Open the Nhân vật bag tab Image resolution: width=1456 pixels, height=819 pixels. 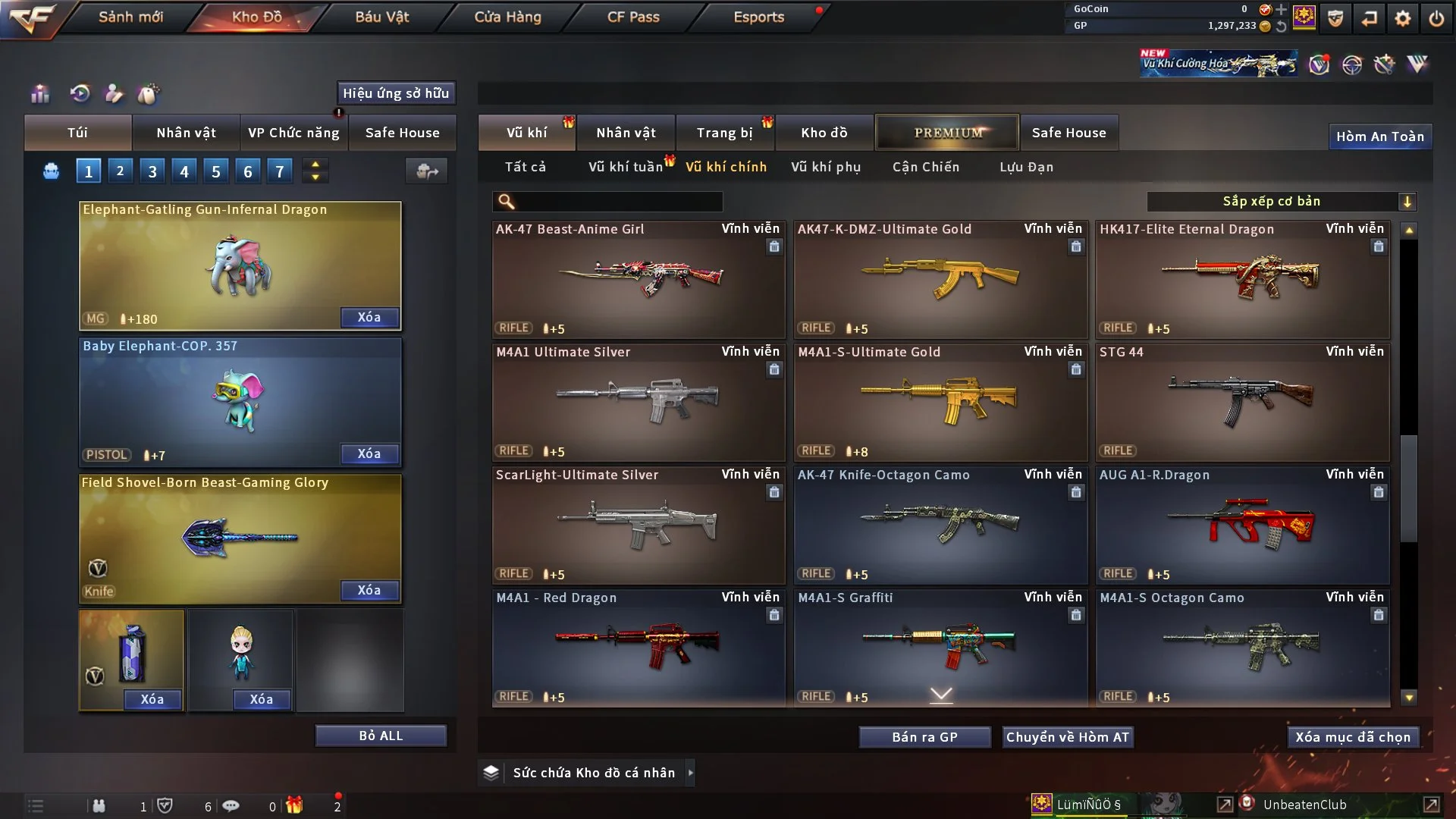point(186,133)
